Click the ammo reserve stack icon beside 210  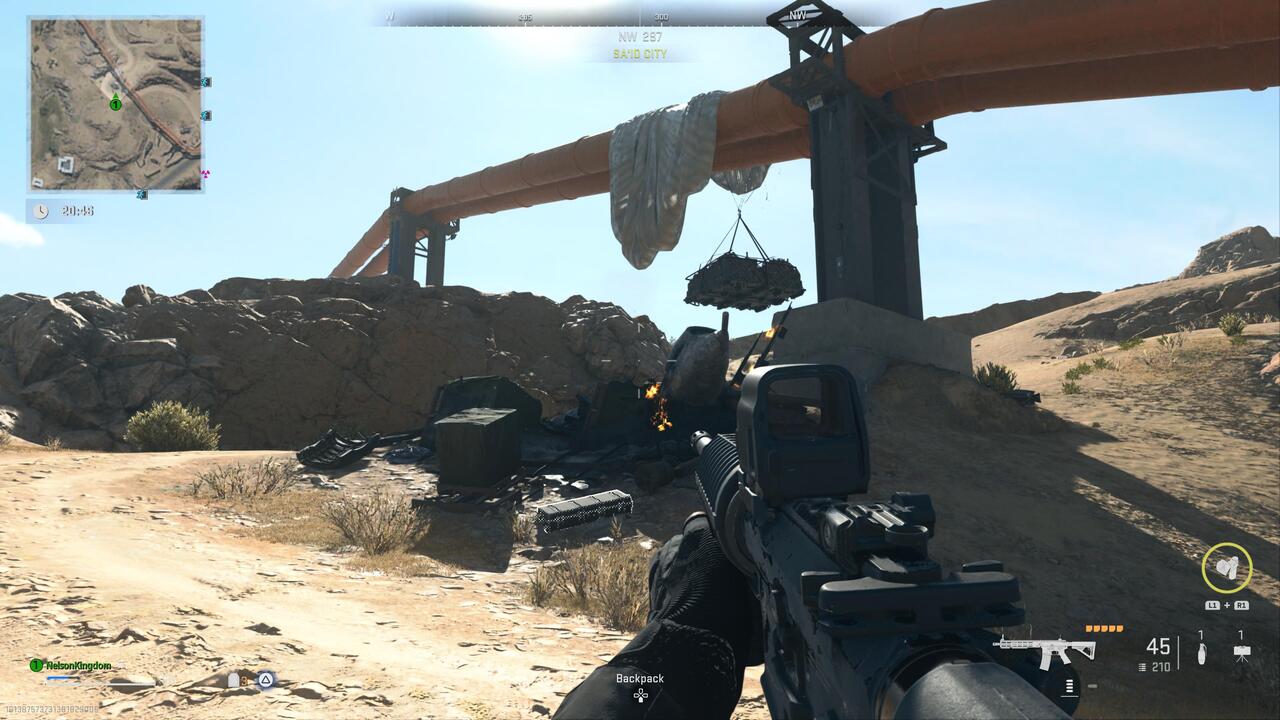1141,666
